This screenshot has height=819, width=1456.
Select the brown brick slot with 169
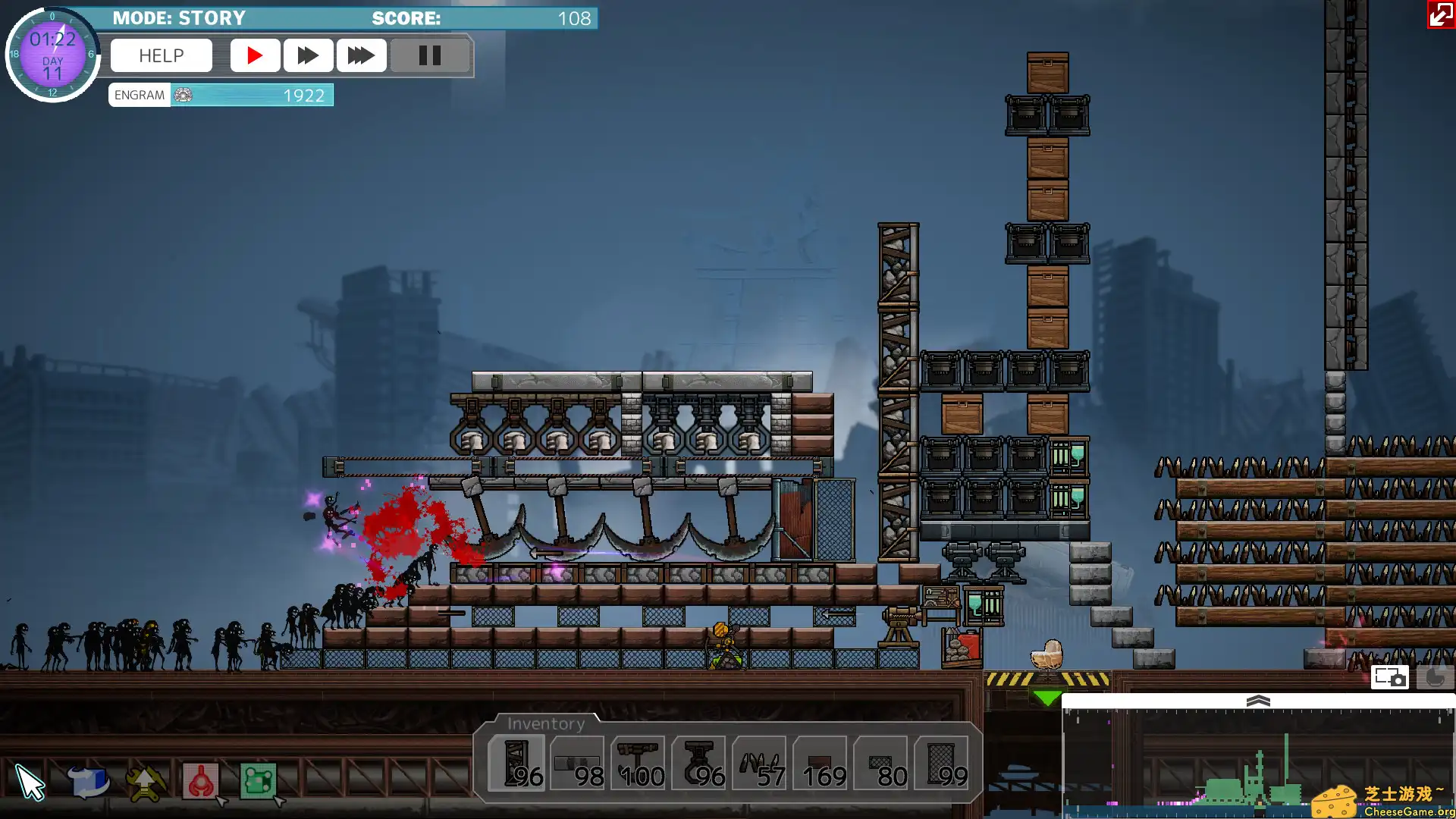pos(820,764)
